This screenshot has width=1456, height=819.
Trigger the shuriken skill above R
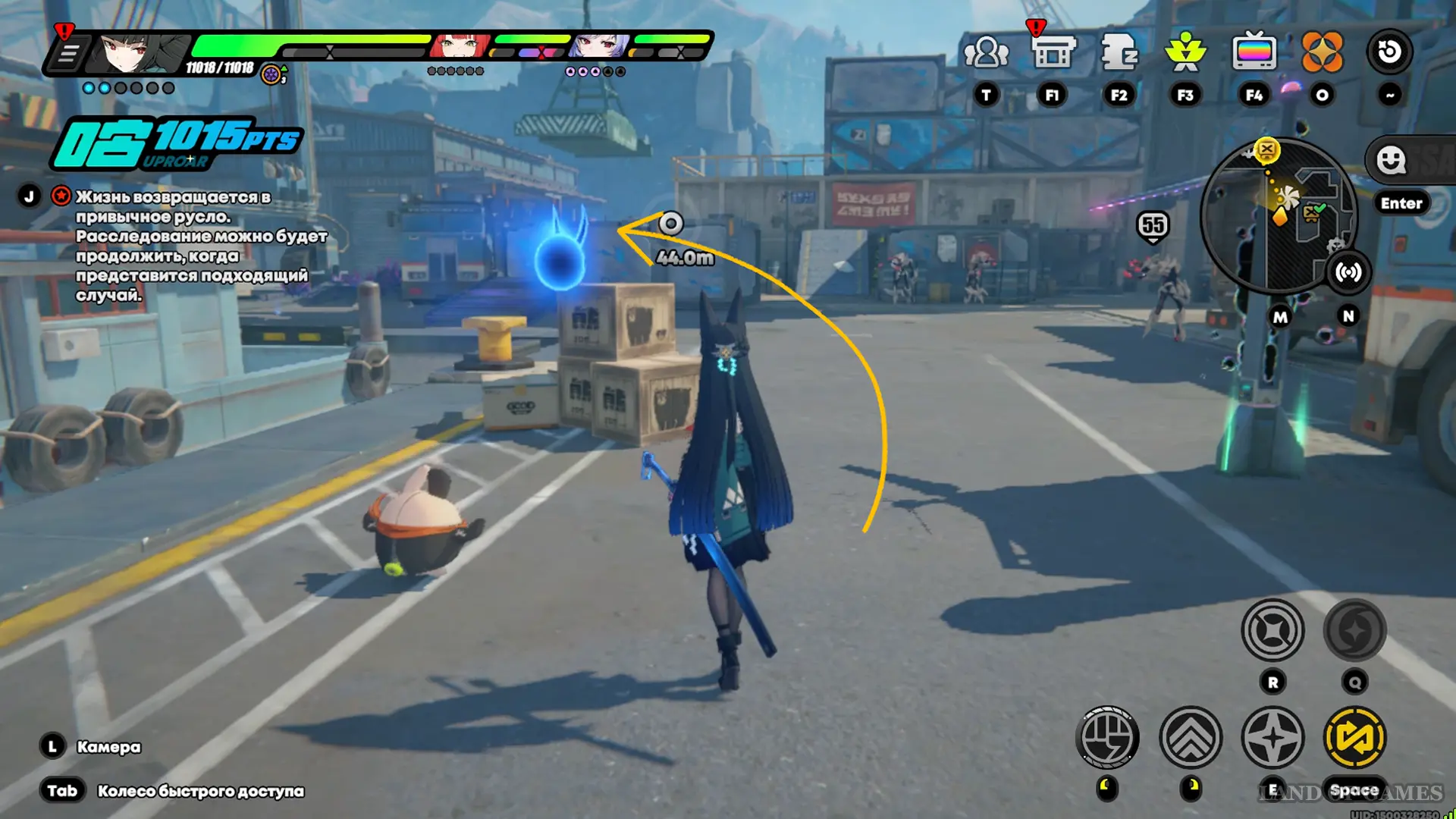pyautogui.click(x=1272, y=630)
